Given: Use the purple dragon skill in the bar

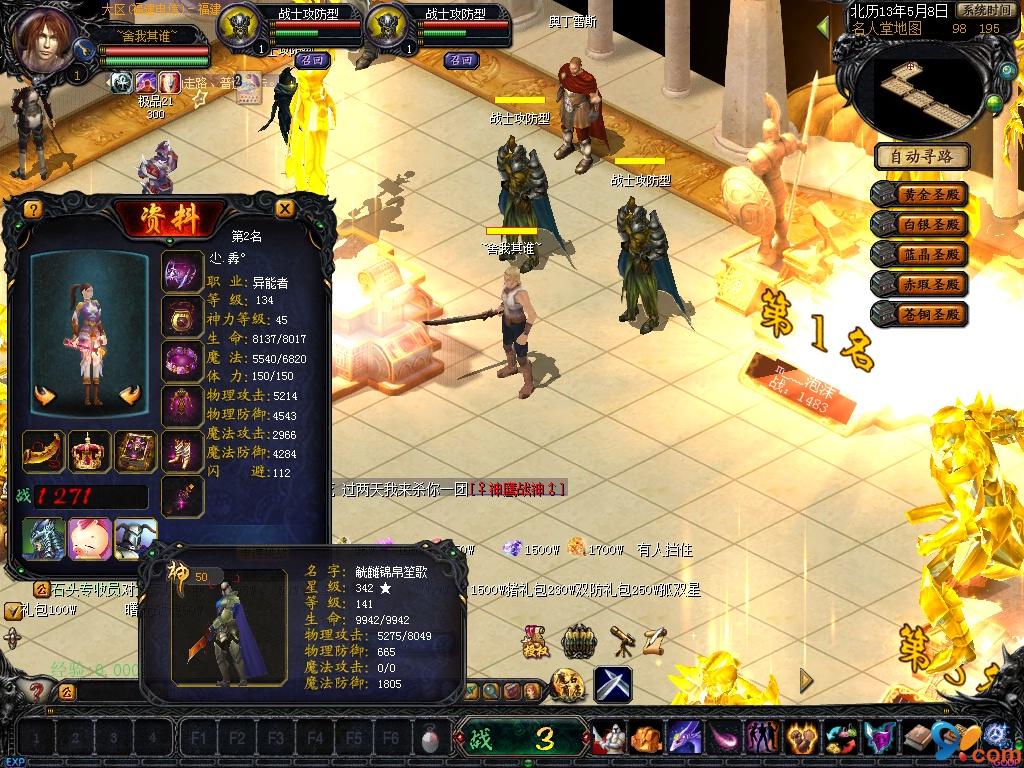Looking at the screenshot, I should coord(685,739).
